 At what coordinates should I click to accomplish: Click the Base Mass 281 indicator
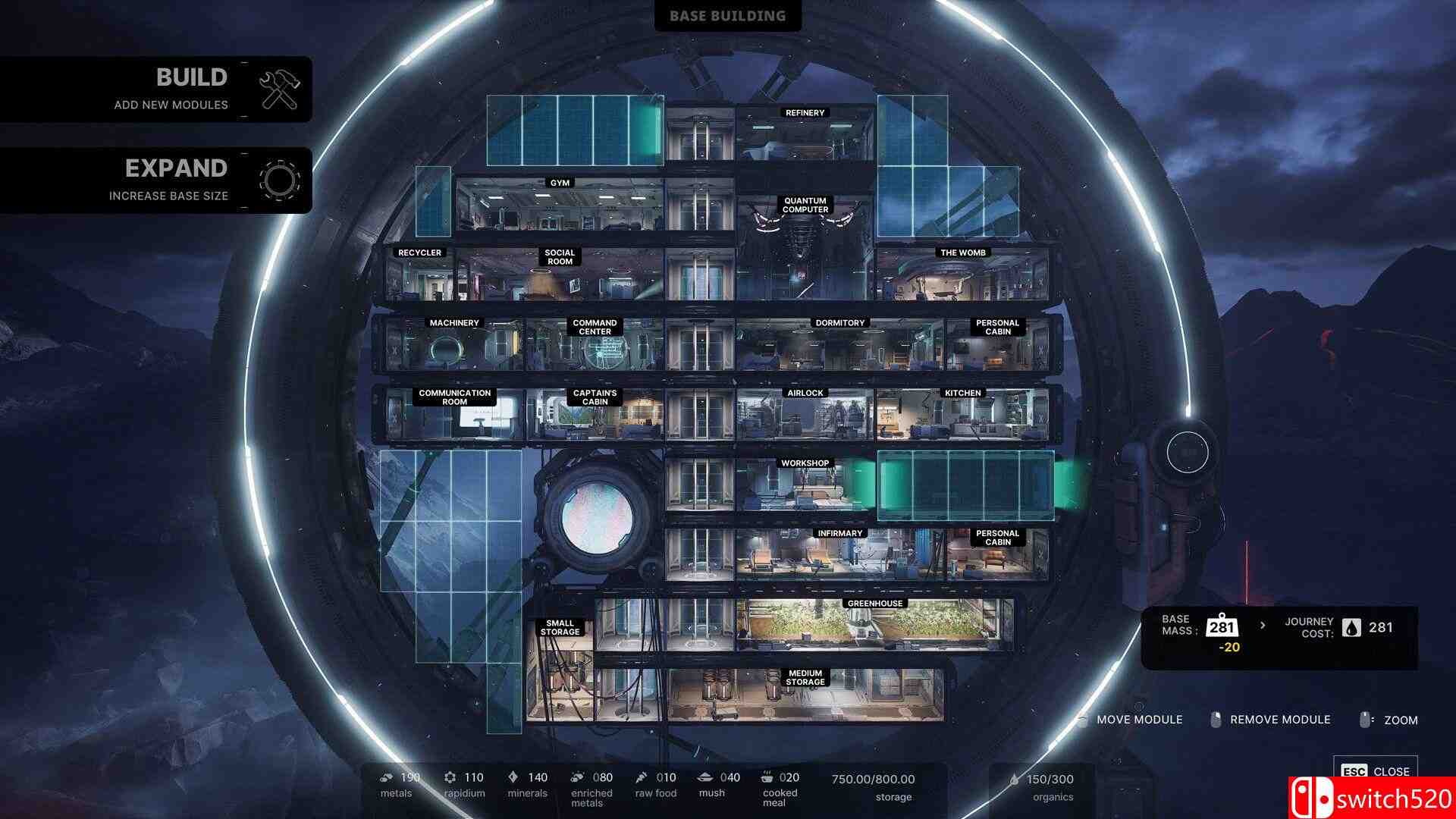(1221, 627)
